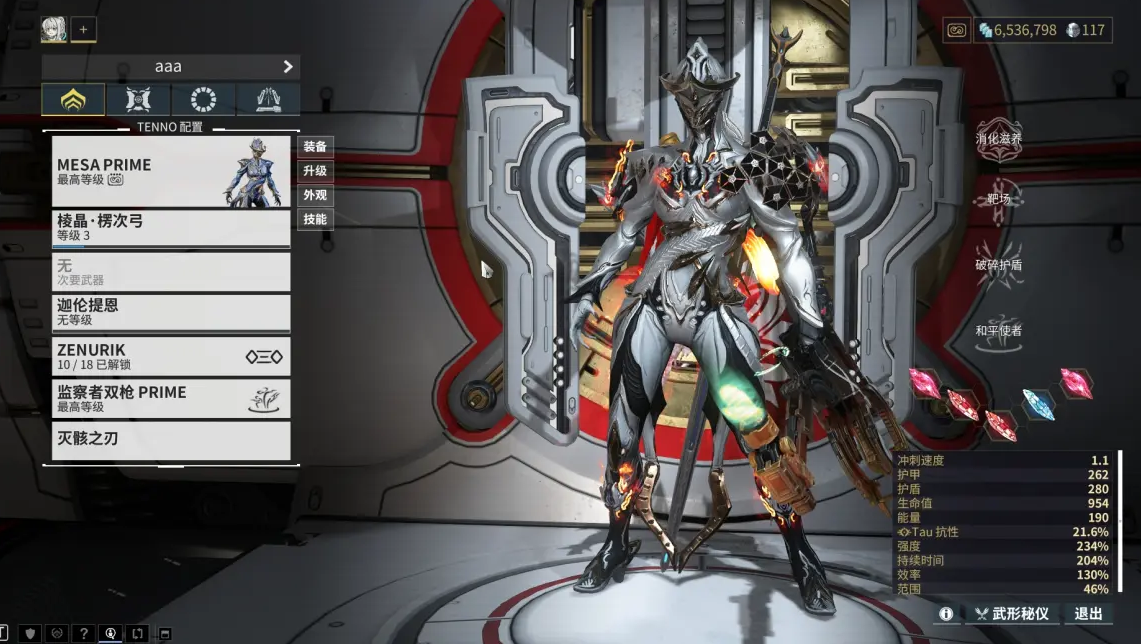Switch to the Warframe lotus loadout tab
1141x644 pixels.
73,100
